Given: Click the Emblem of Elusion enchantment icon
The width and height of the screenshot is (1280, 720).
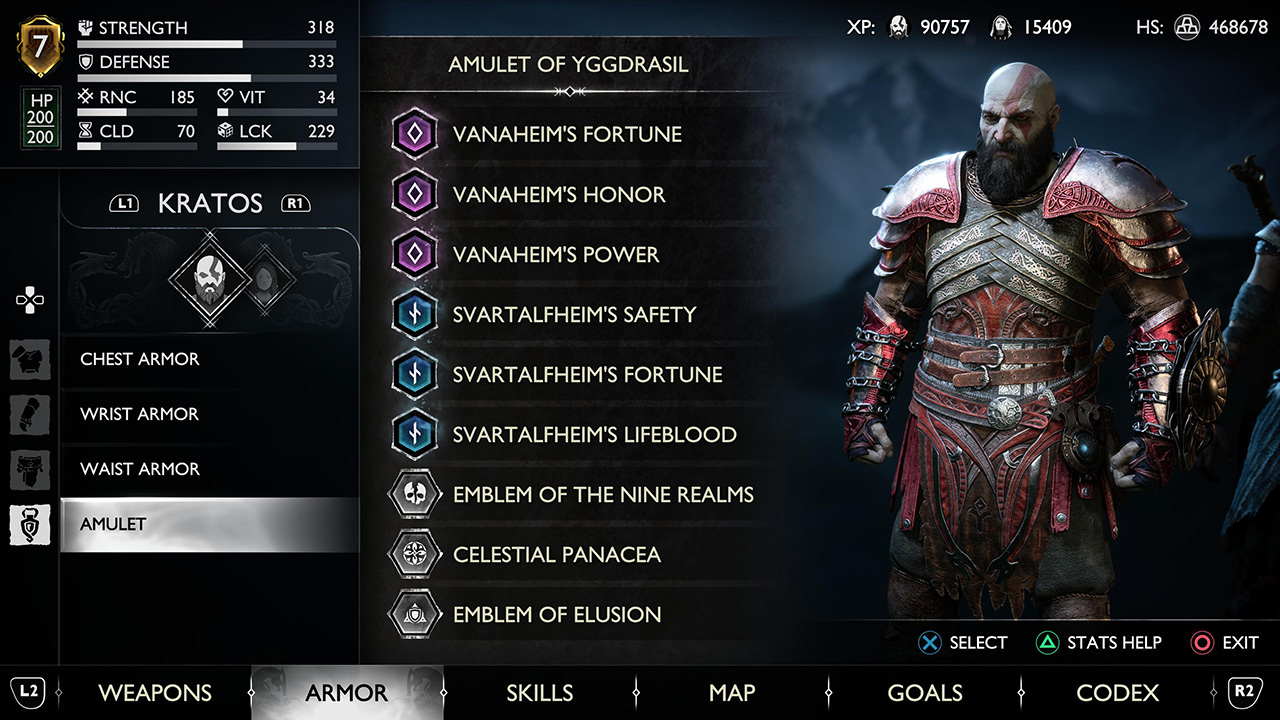Looking at the screenshot, I should tap(414, 614).
